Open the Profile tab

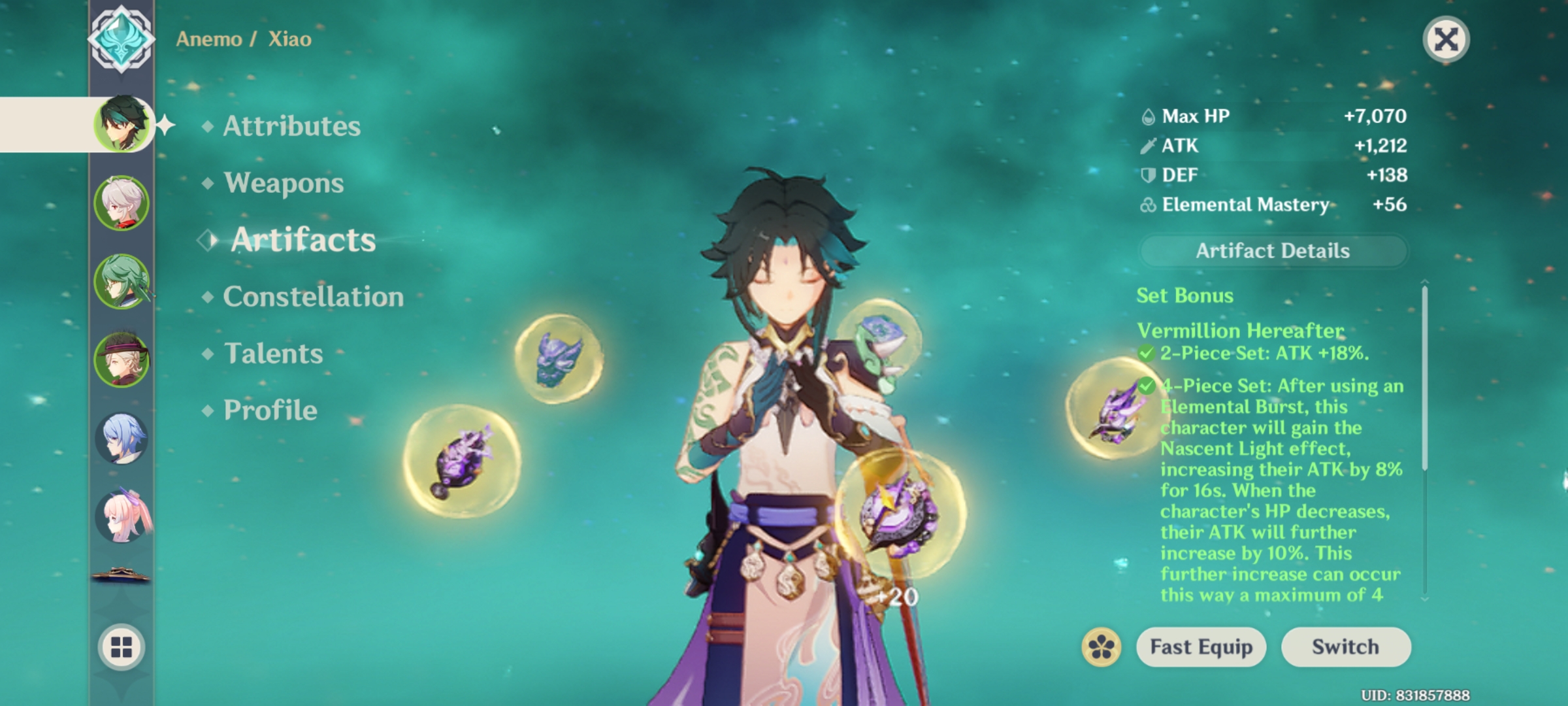click(268, 410)
